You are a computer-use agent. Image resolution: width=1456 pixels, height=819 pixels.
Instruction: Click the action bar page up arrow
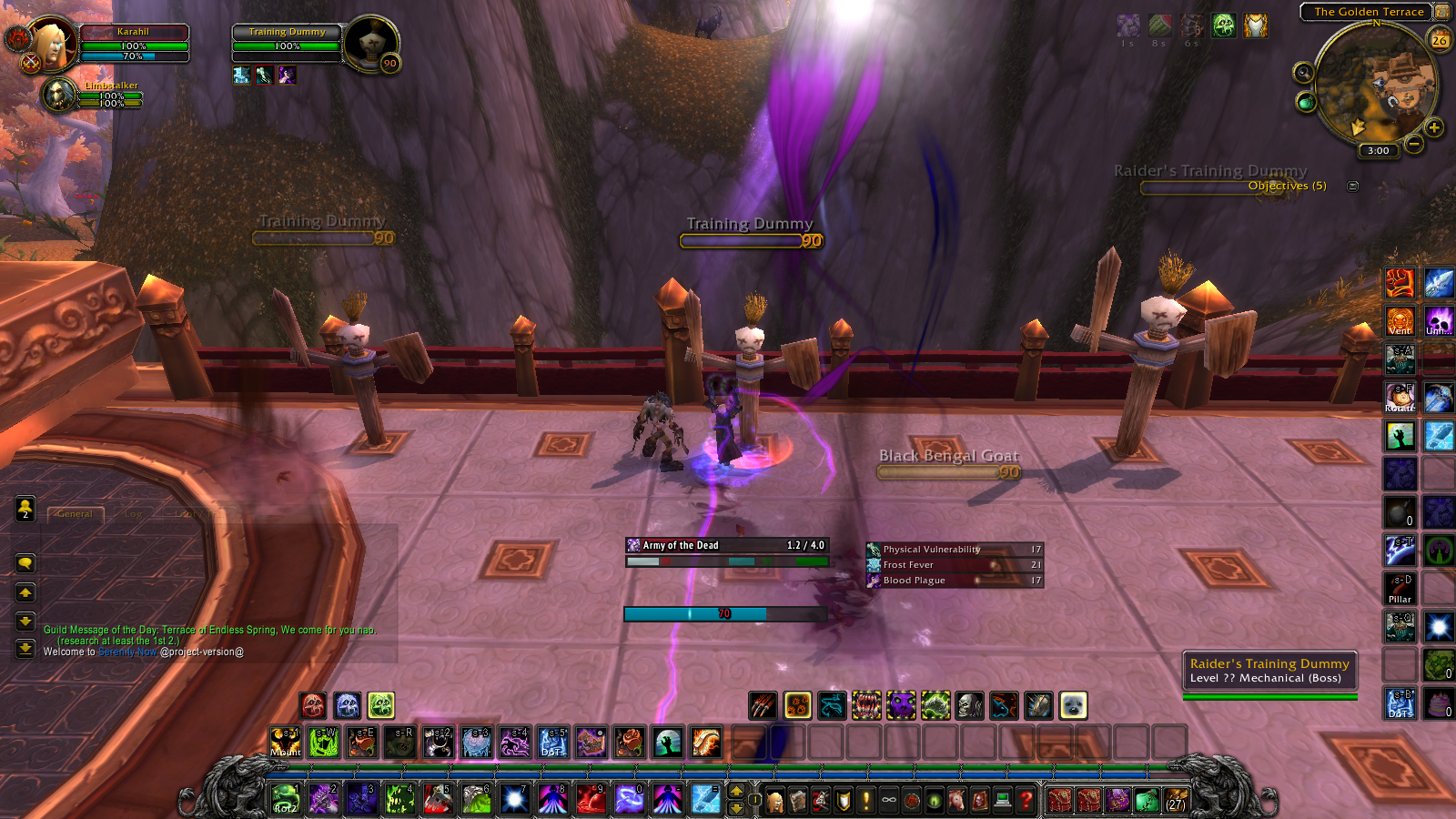737,791
